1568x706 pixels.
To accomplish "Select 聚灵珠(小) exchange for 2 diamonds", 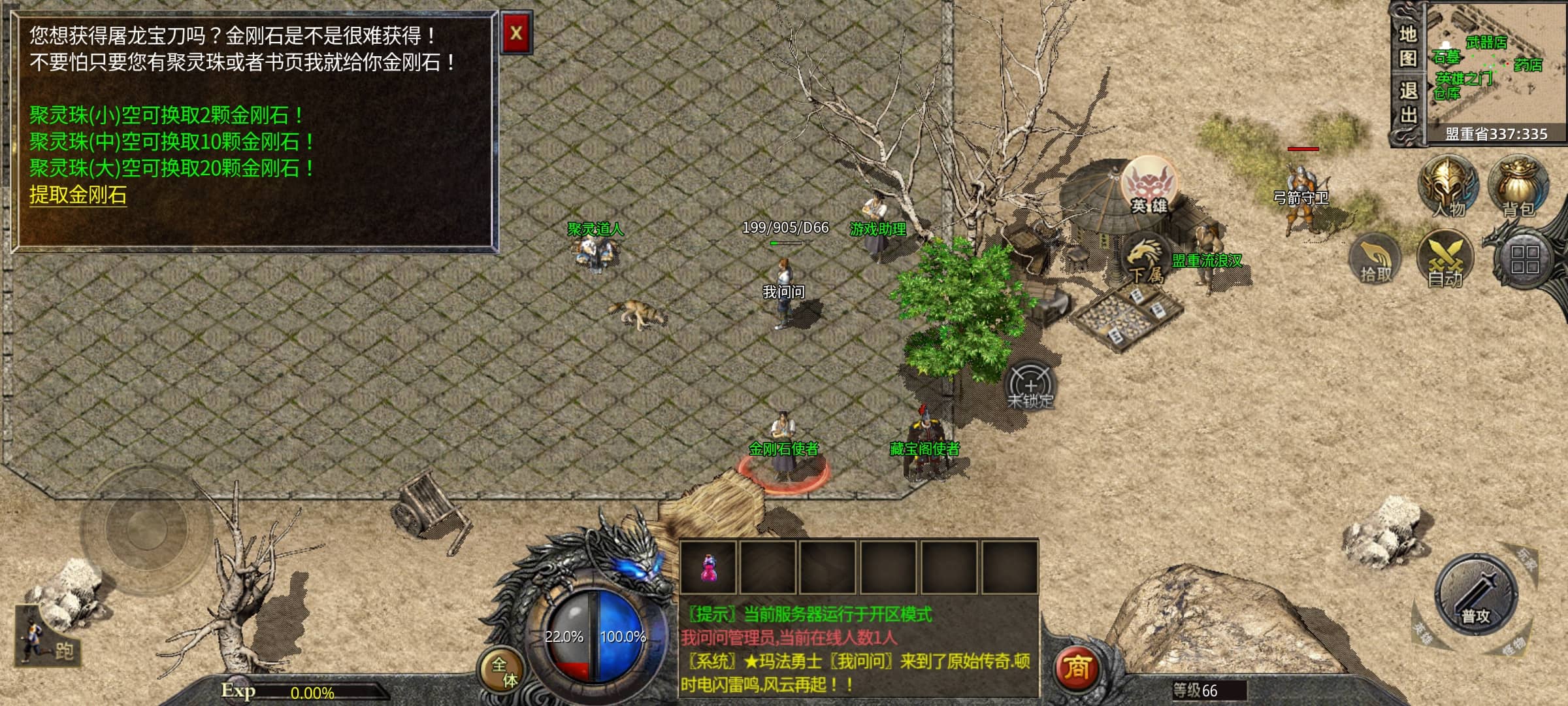I will [166, 116].
